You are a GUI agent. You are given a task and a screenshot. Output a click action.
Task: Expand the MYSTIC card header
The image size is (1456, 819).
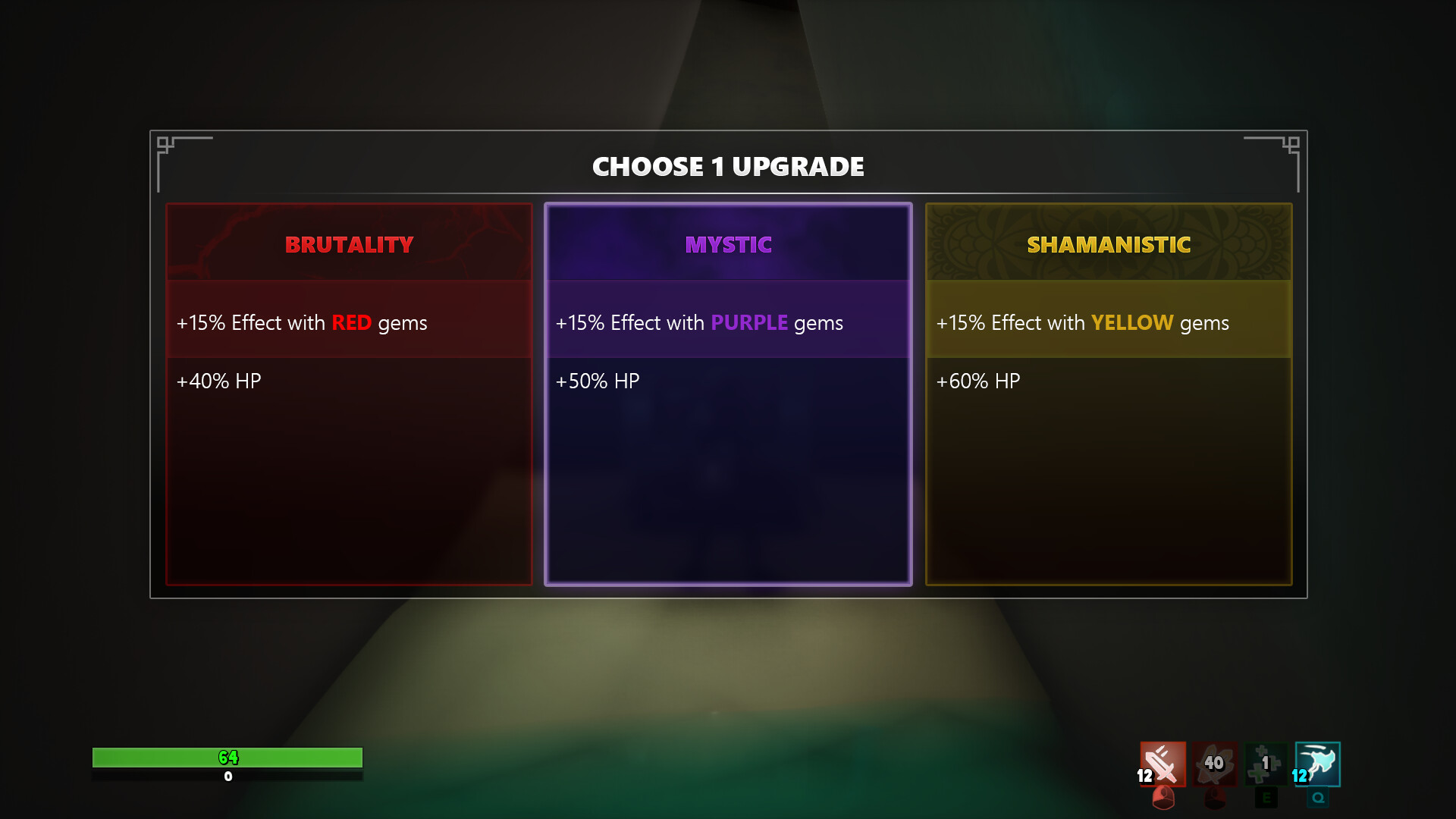point(728,244)
